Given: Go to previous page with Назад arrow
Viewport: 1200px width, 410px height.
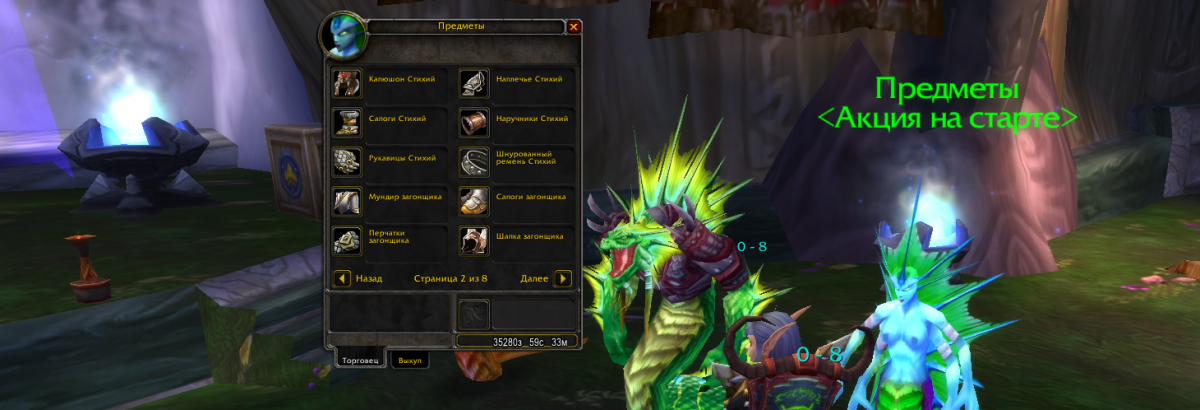Looking at the screenshot, I should coord(342,278).
